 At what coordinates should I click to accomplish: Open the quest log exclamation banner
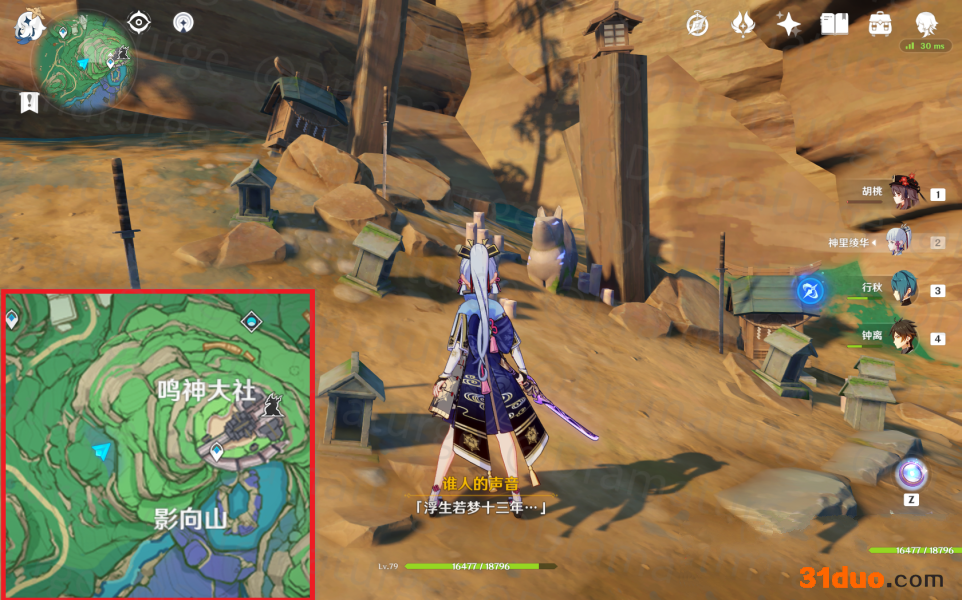pyautogui.click(x=29, y=101)
